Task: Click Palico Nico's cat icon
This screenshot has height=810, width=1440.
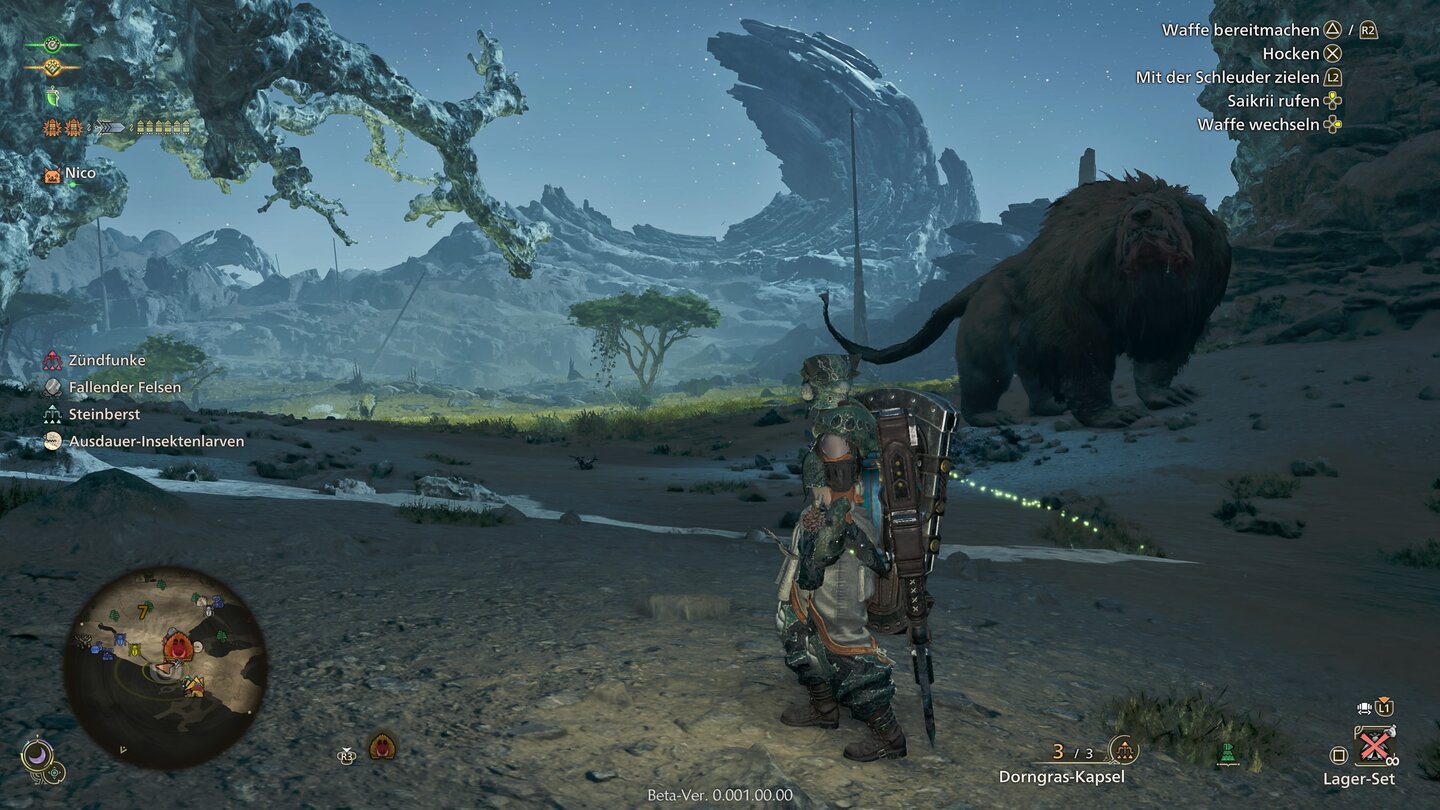Action: tap(52, 175)
